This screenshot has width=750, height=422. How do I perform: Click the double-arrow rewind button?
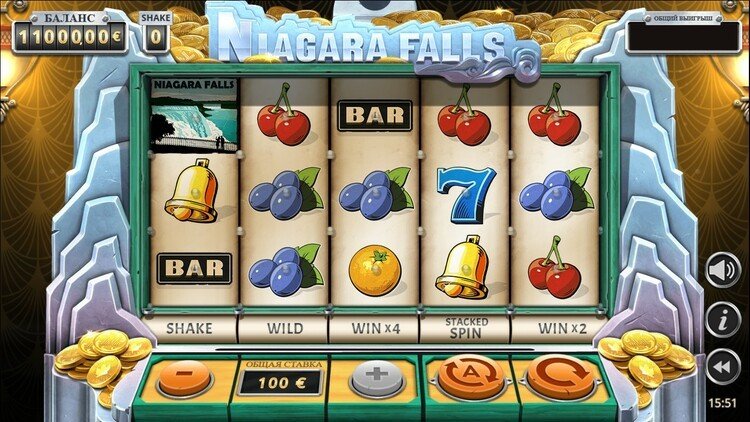[722, 369]
